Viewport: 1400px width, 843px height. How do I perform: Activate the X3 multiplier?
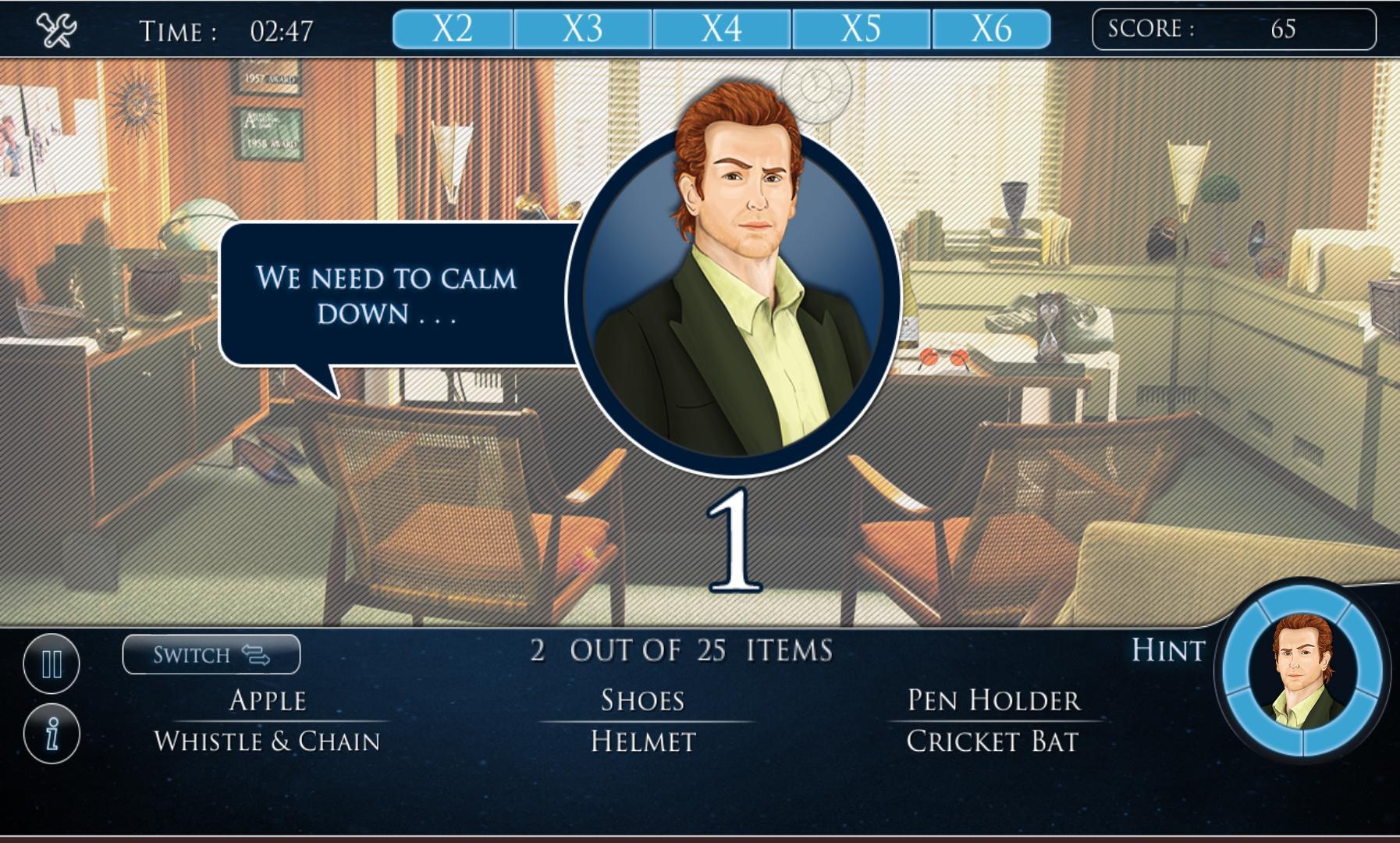[x=585, y=29]
